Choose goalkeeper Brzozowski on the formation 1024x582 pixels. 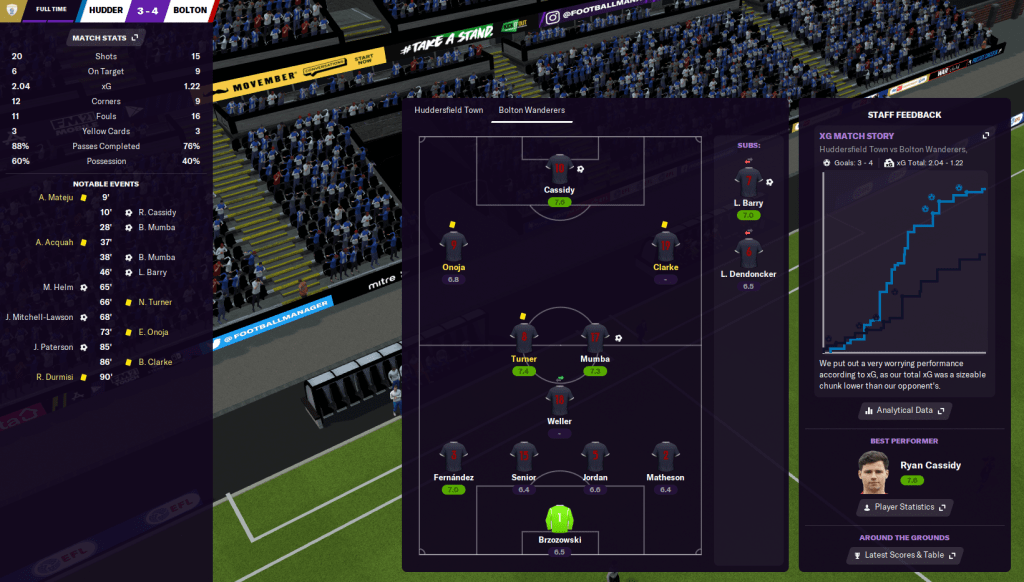[559, 519]
